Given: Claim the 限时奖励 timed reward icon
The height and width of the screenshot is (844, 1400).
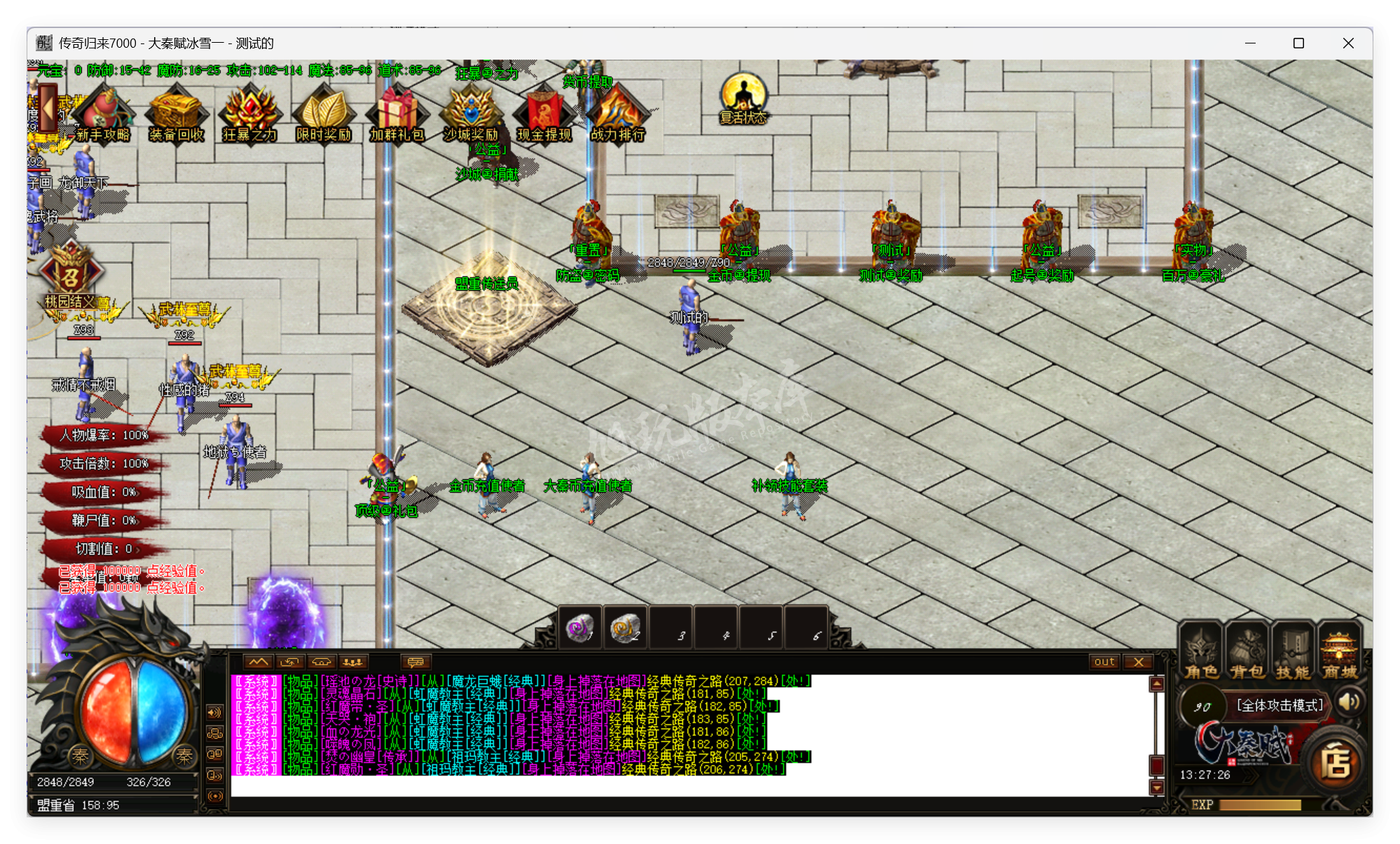Looking at the screenshot, I should (x=324, y=114).
